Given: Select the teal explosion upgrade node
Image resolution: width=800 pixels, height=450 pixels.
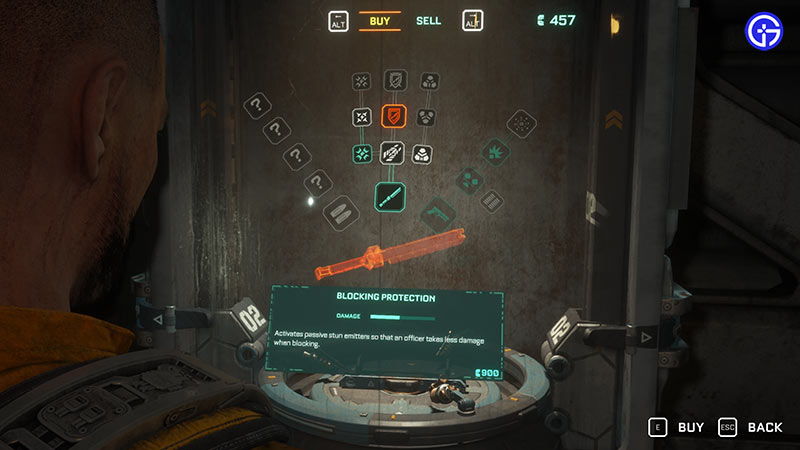Looking at the screenshot, I should tap(495, 151).
